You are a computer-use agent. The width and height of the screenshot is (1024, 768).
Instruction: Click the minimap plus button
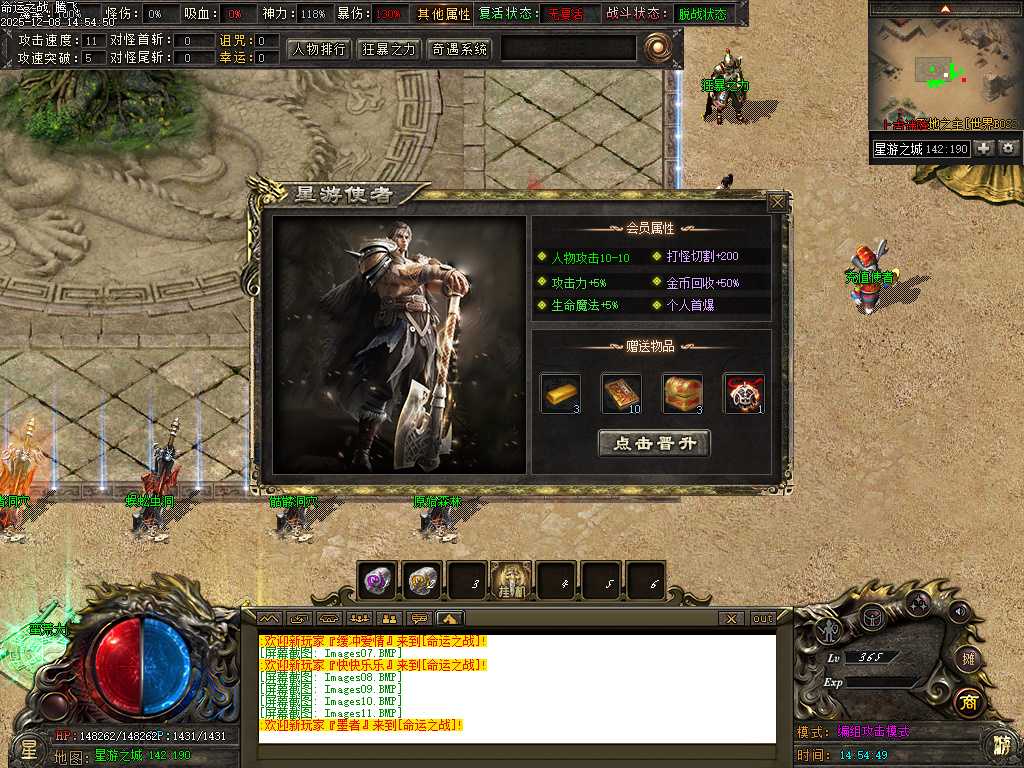point(984,148)
